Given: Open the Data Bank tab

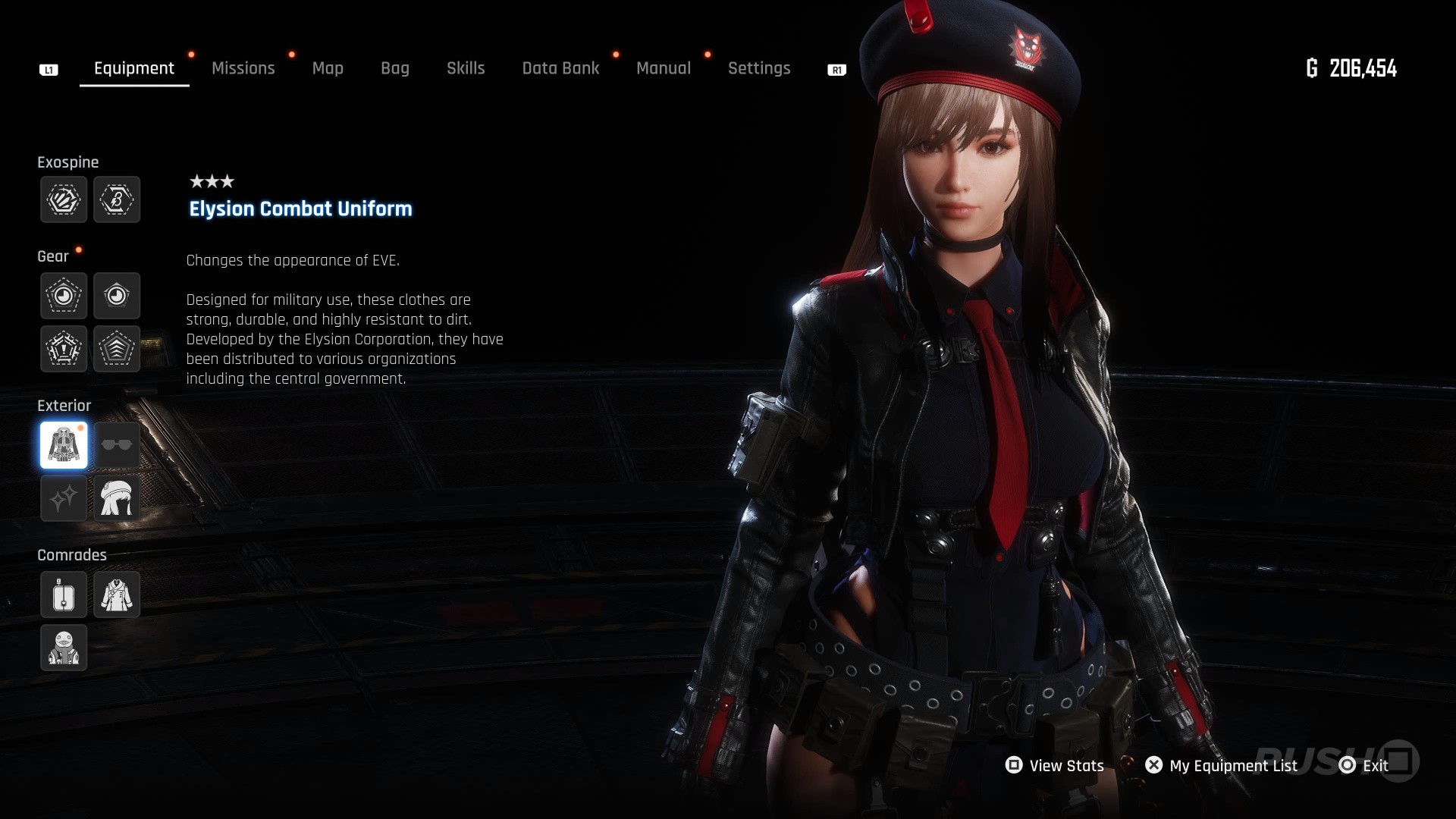Looking at the screenshot, I should coord(560,68).
